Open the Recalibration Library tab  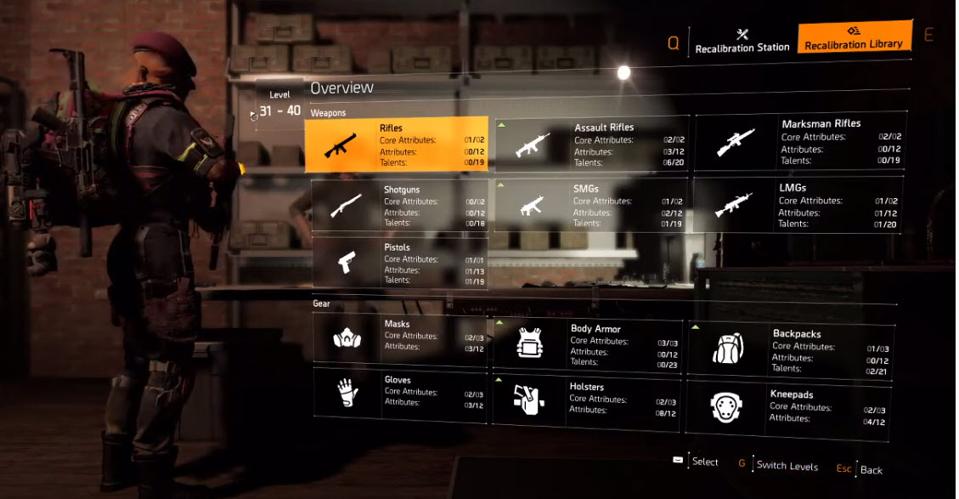(853, 37)
